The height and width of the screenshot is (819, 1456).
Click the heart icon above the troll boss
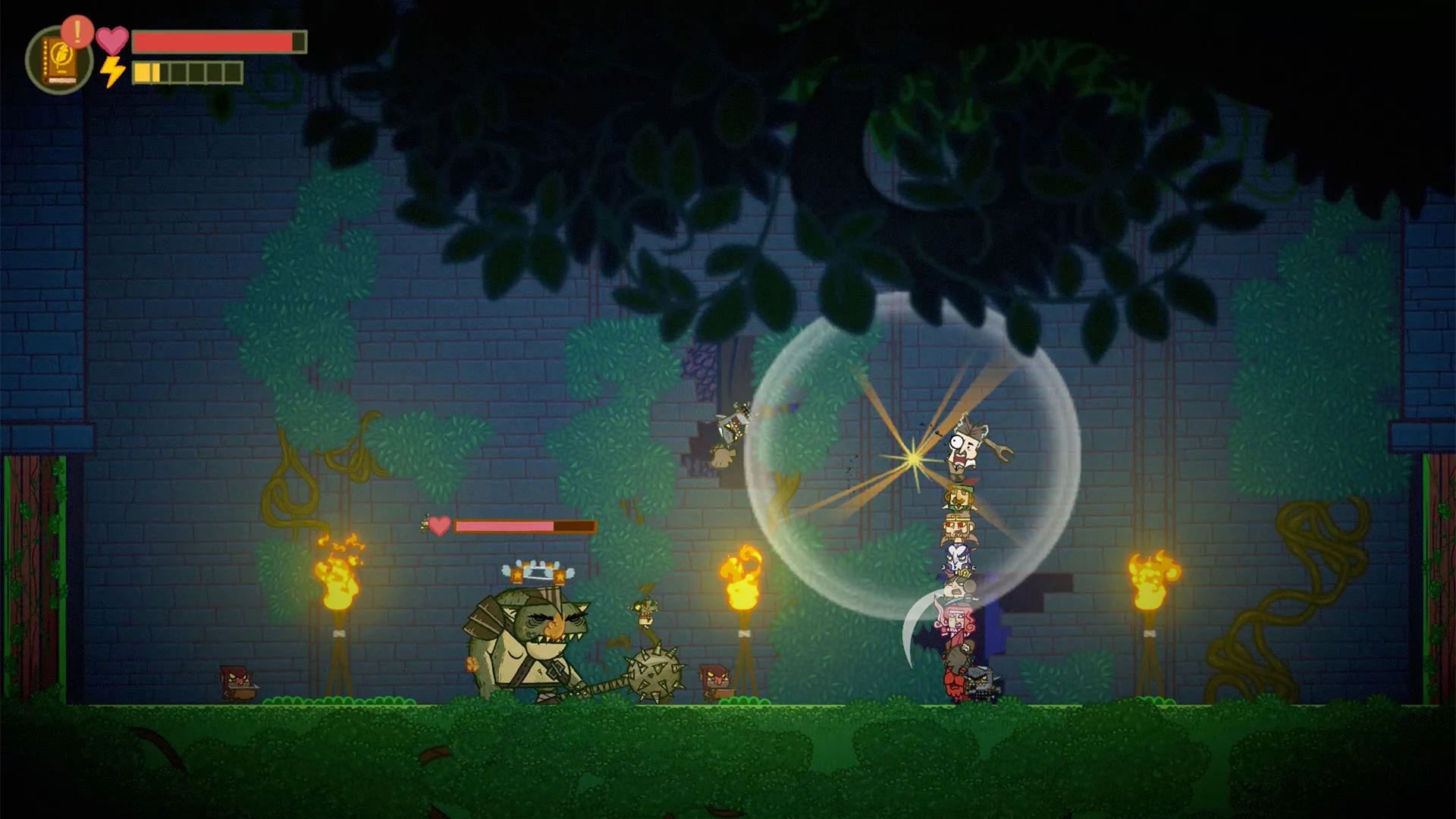point(439,524)
